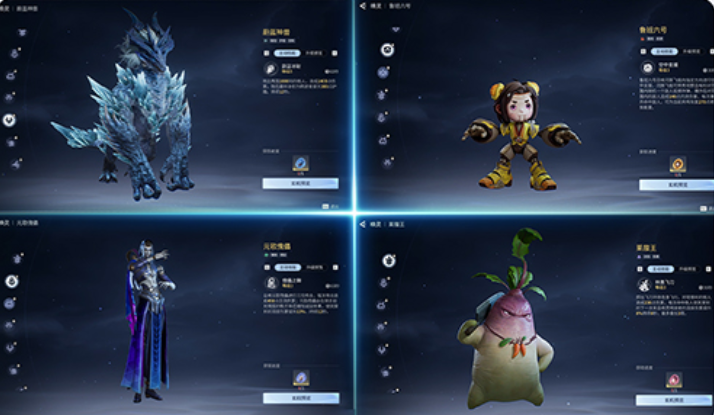Viewport: 714px width, 415px height.
Task: Open the blue-robed man's round skill icon
Action: (271, 284)
